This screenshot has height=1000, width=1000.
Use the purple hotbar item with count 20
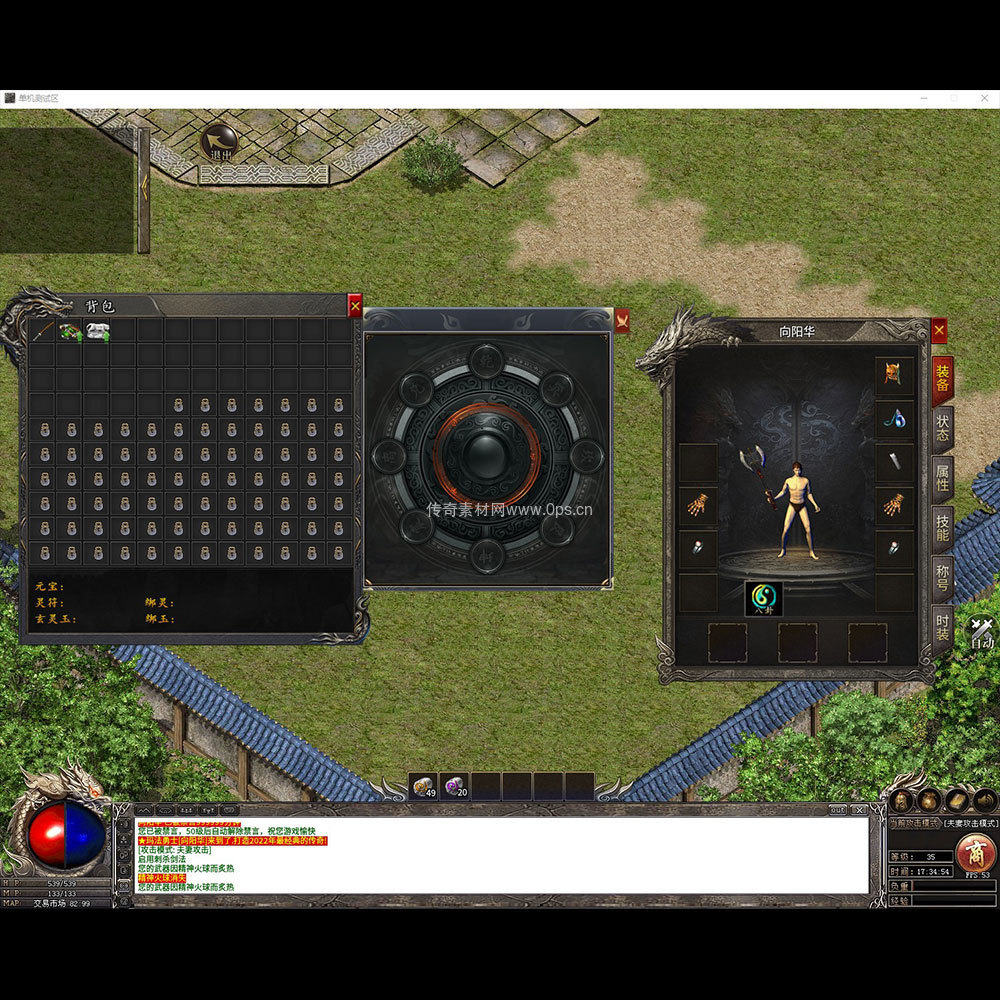[x=455, y=787]
